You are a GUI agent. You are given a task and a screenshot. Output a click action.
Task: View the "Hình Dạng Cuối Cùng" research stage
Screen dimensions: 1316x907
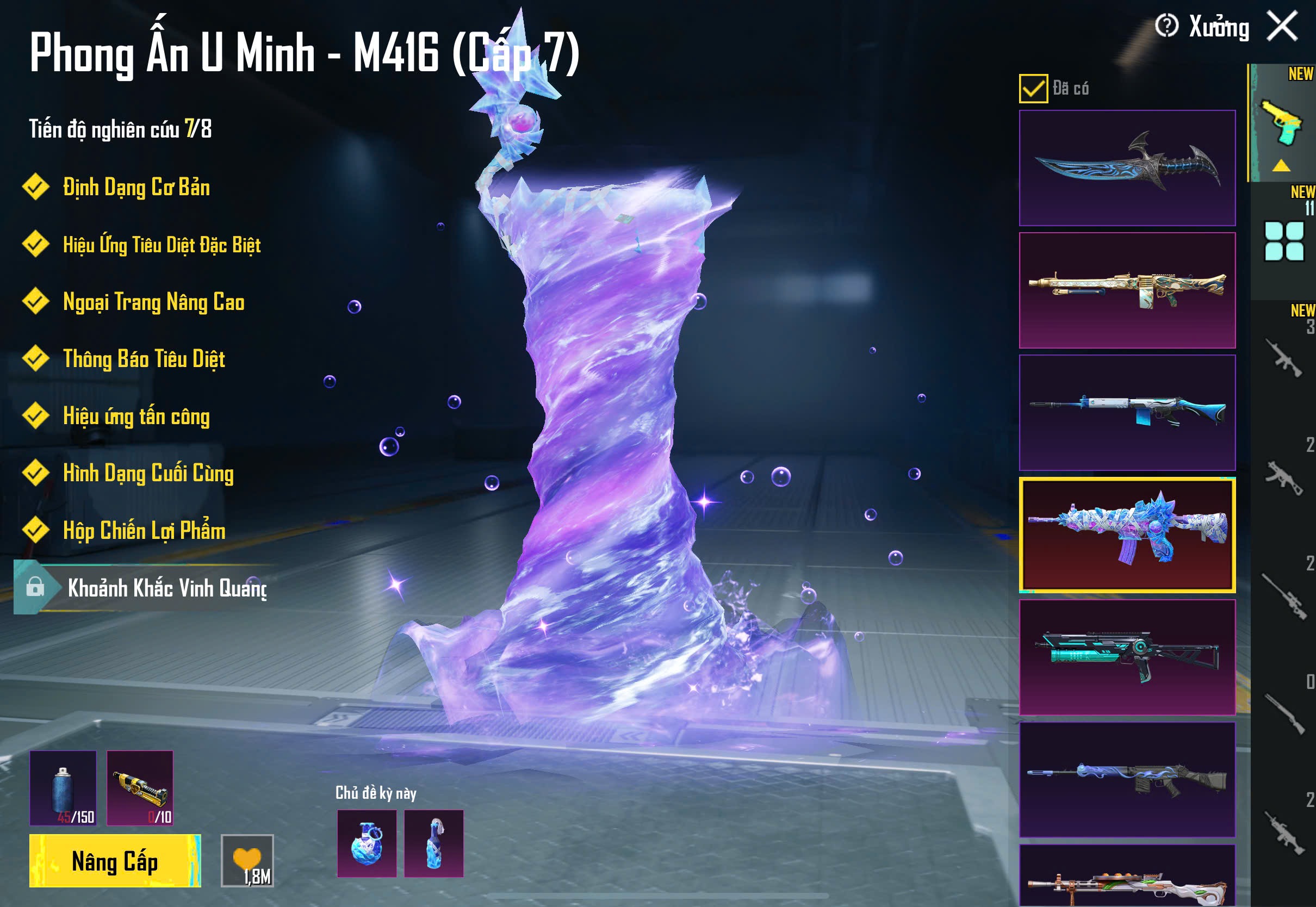[148, 473]
